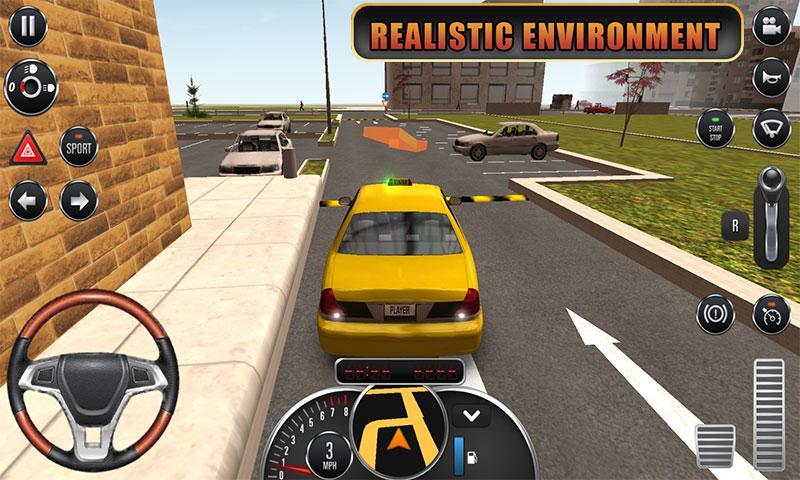Tap the engine START STOP button

pyautogui.click(x=715, y=128)
